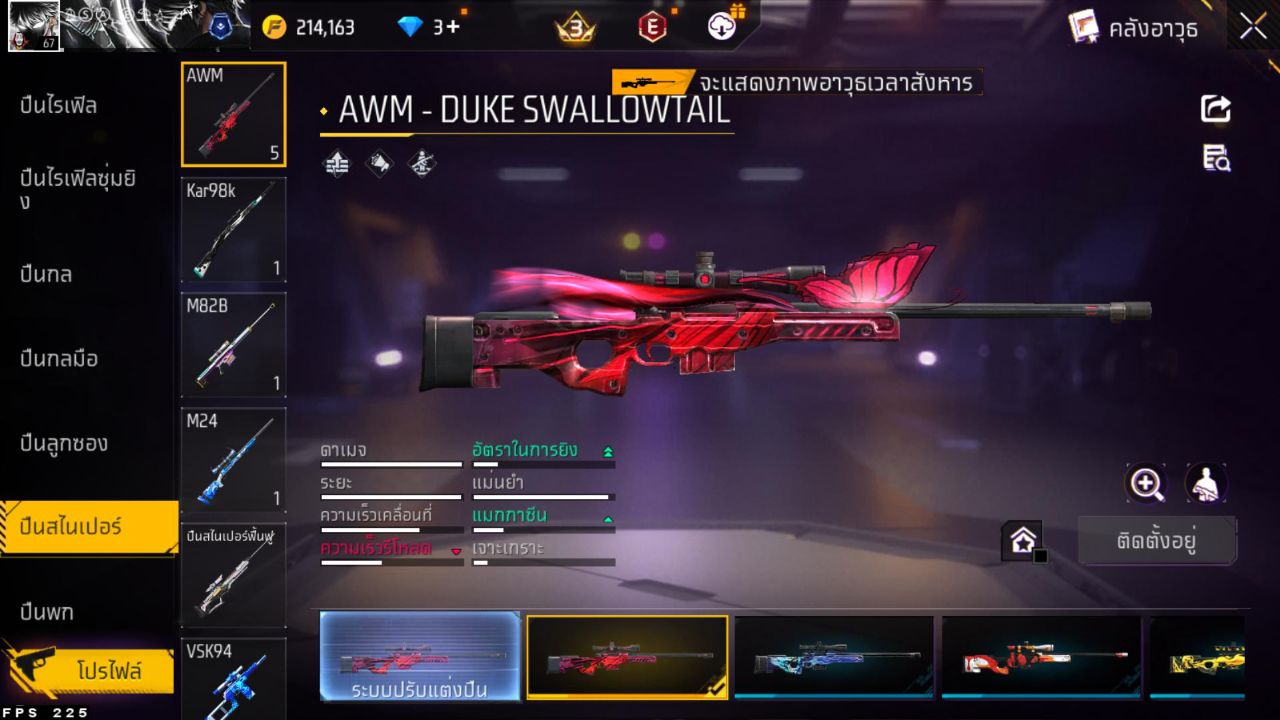This screenshot has height=720, width=1280.
Task: Click the character model preview icon
Action: (x=1205, y=484)
